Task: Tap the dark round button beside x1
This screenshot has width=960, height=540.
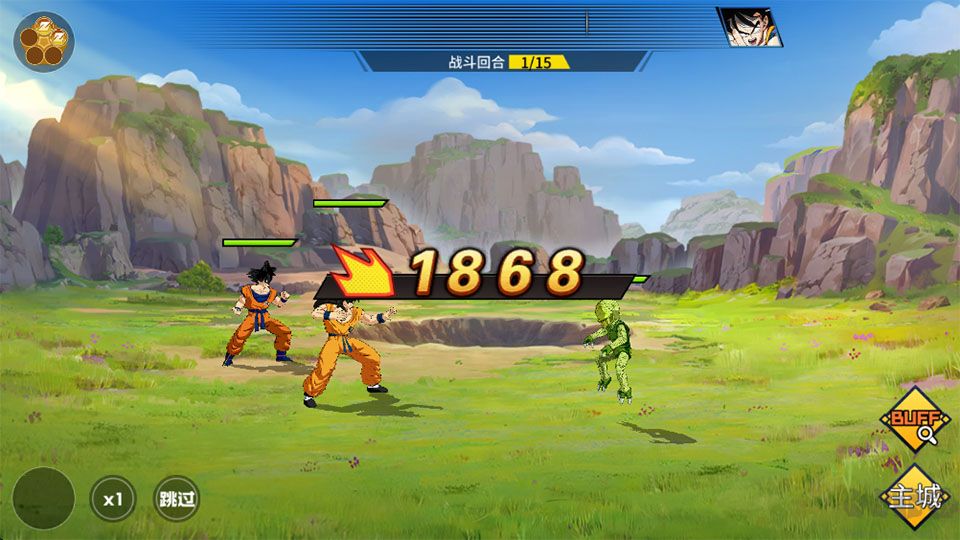Action: (x=44, y=498)
